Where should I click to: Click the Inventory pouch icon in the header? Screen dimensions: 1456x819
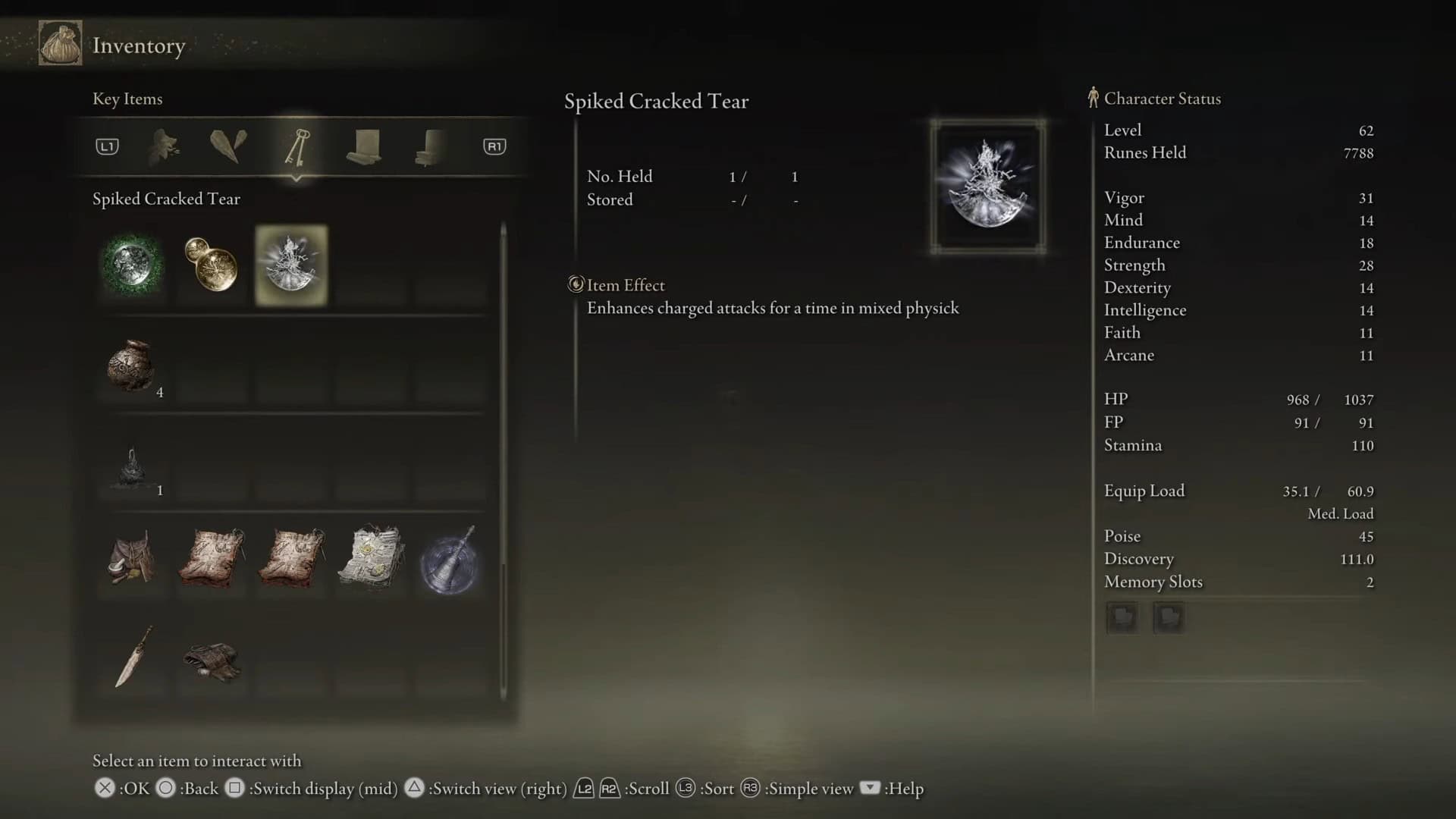click(61, 44)
